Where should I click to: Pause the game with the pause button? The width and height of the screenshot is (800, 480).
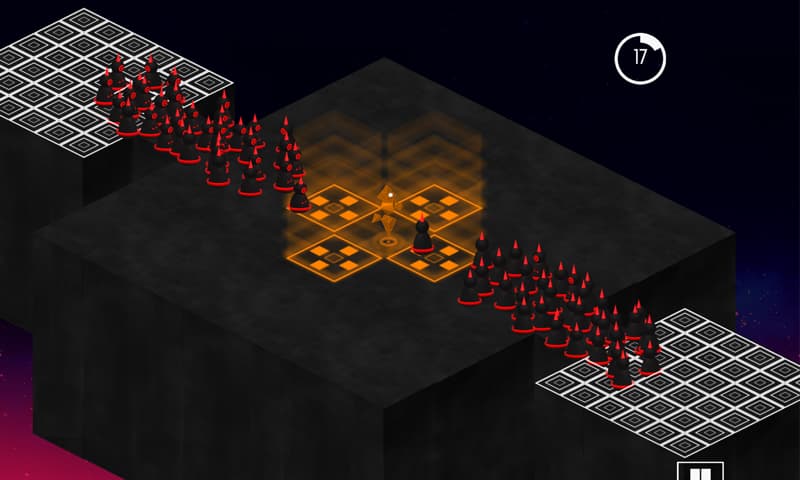(x=699, y=472)
